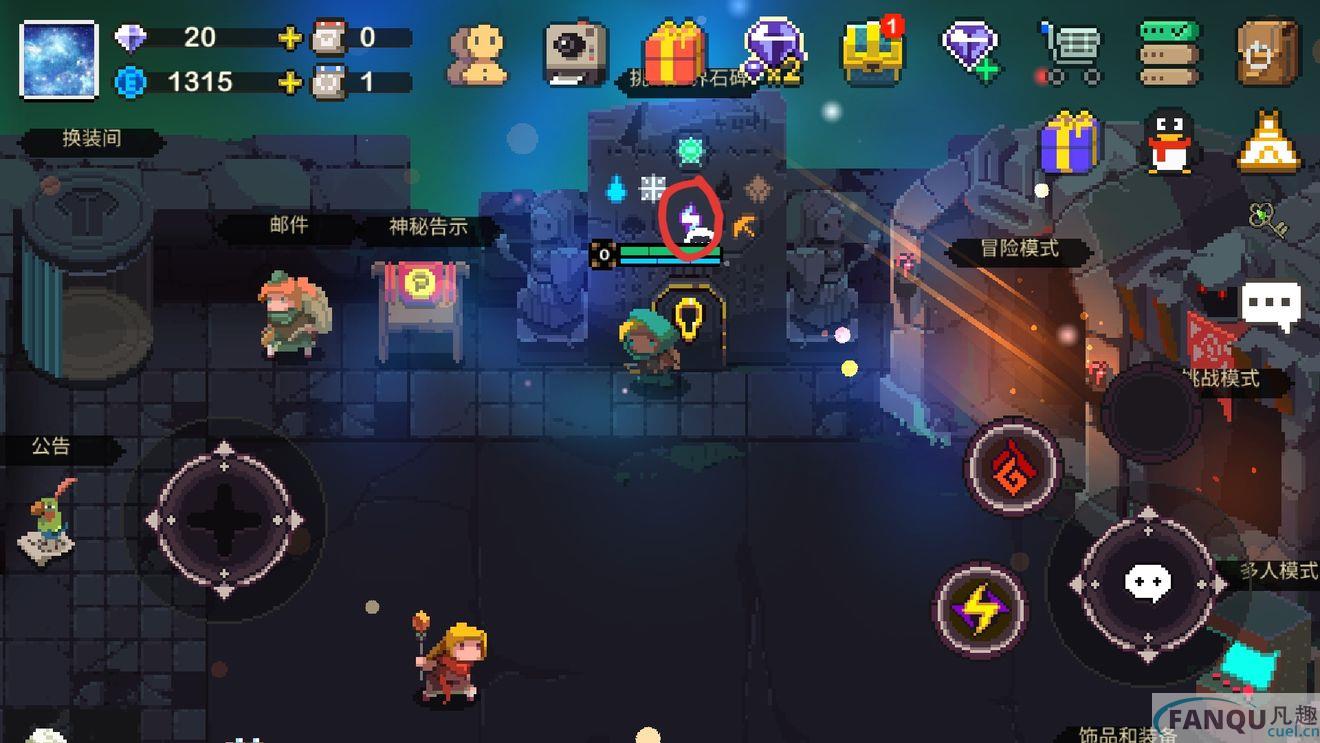The image size is (1320, 743).
Task: Tap the QQ penguin icon
Action: point(1170,142)
